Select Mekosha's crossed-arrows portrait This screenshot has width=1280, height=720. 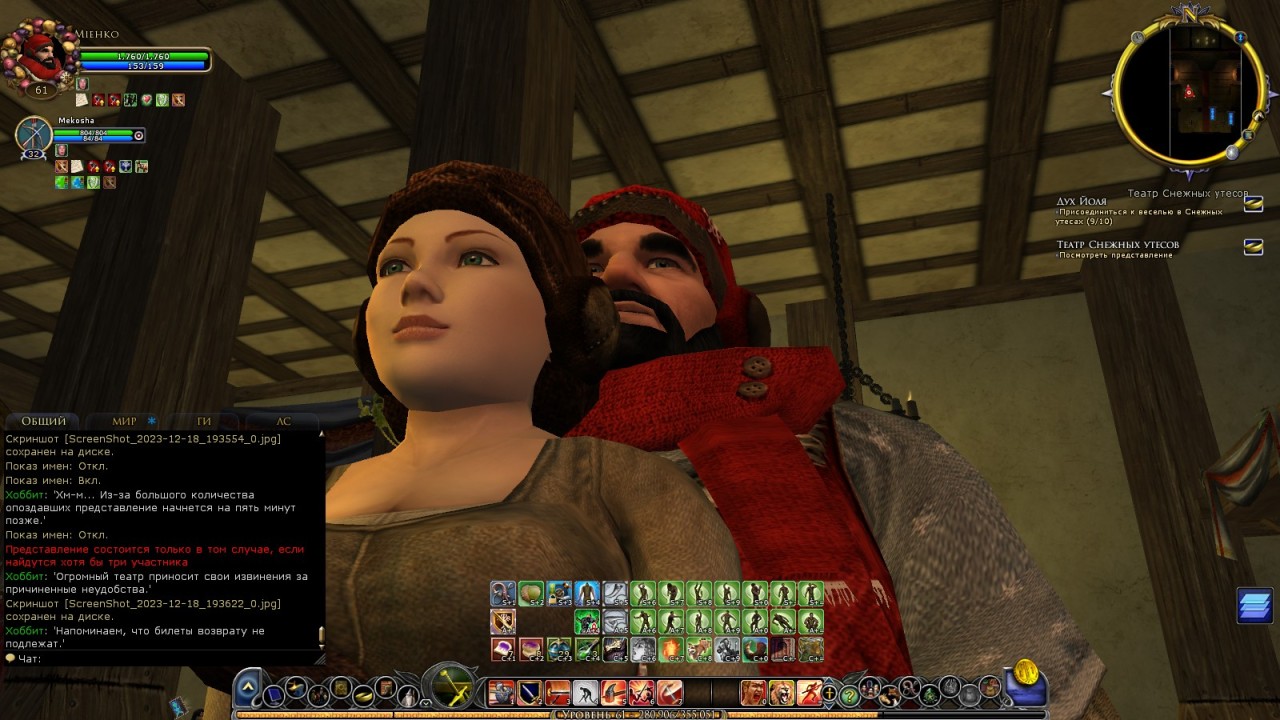(34, 136)
